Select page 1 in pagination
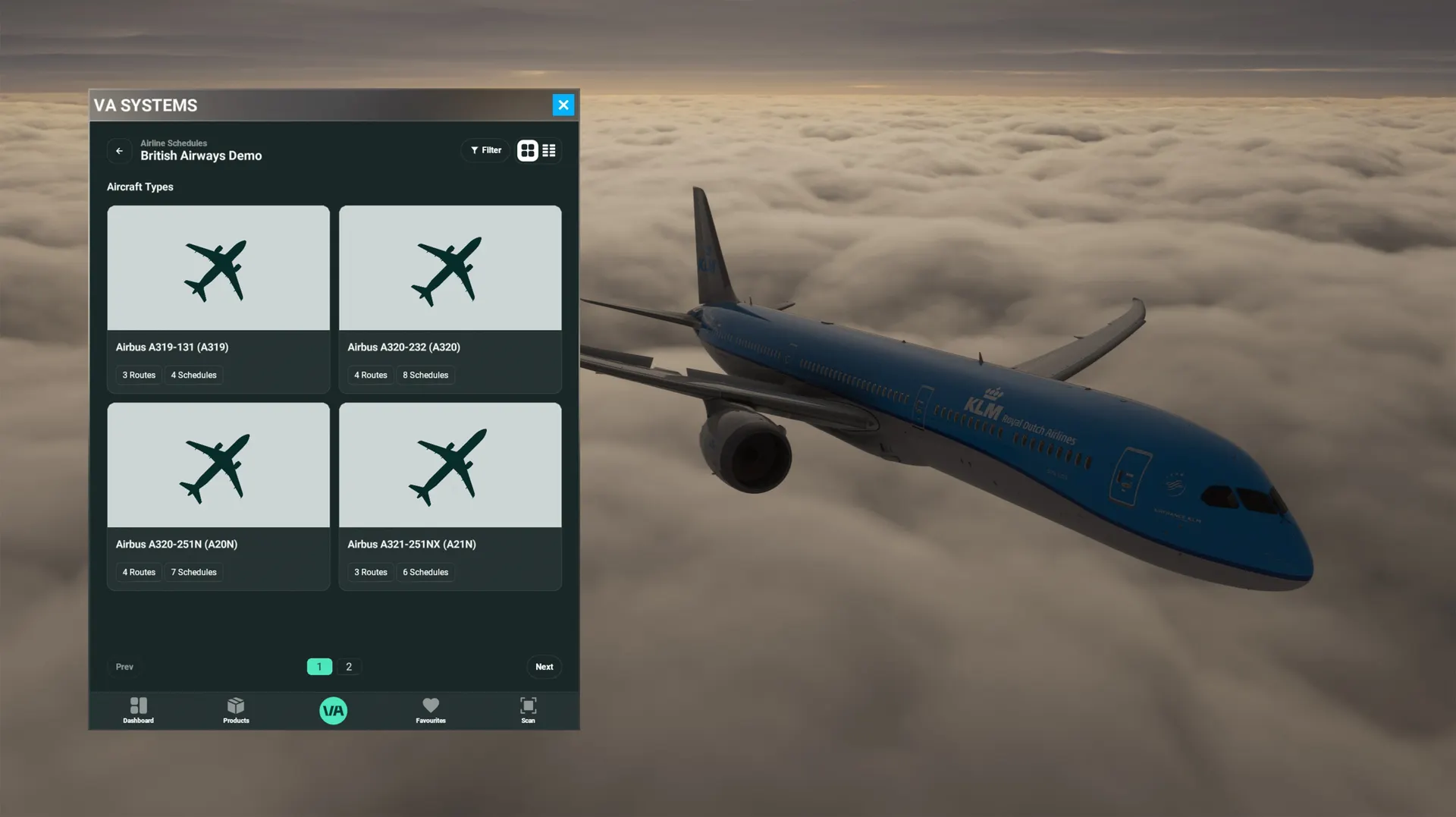The image size is (1456, 817). [x=319, y=667]
